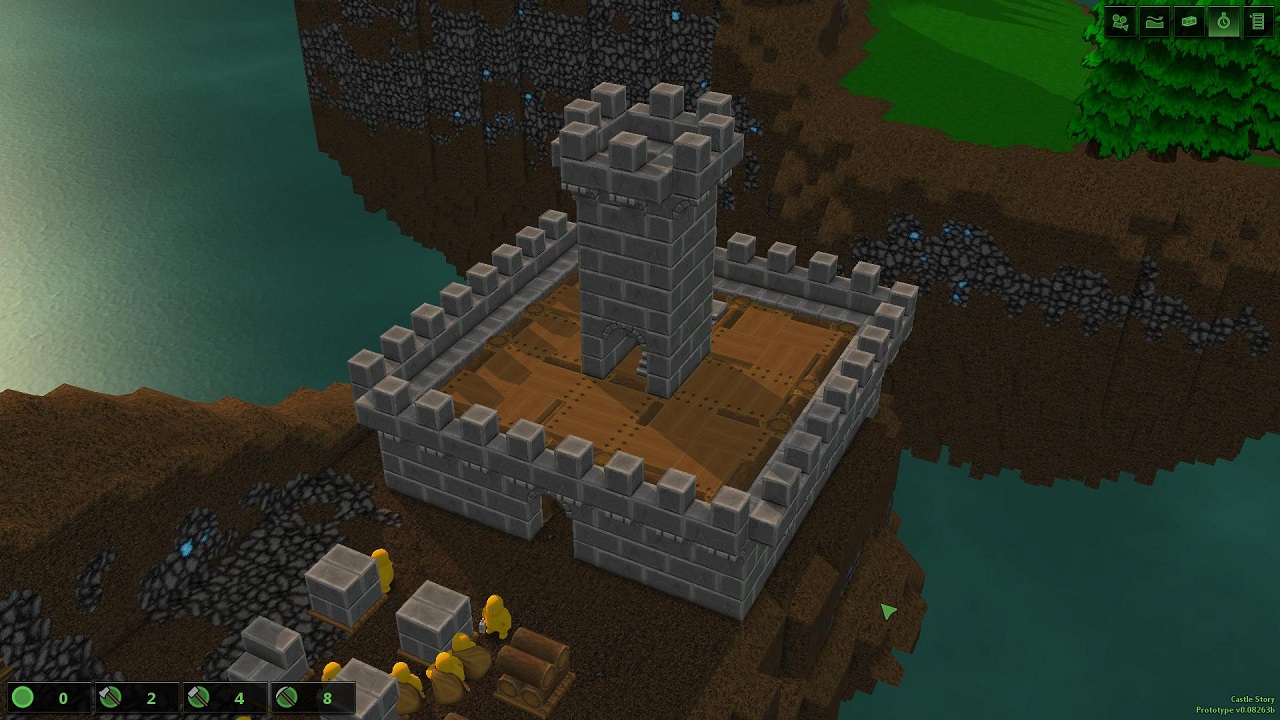Open the film camera tool
The height and width of the screenshot is (720, 1280).
pos(1120,22)
